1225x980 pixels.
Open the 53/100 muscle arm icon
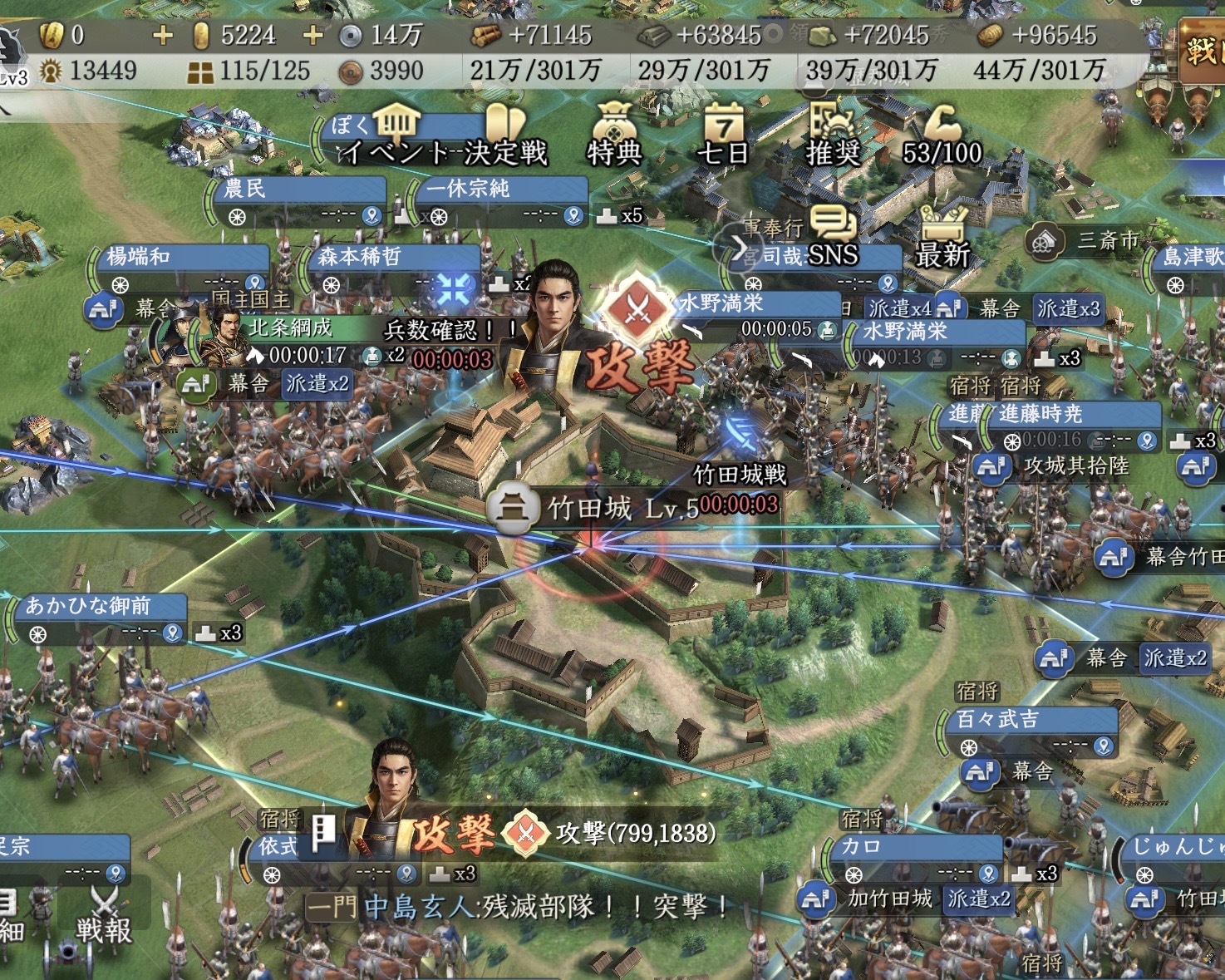[x=942, y=135]
